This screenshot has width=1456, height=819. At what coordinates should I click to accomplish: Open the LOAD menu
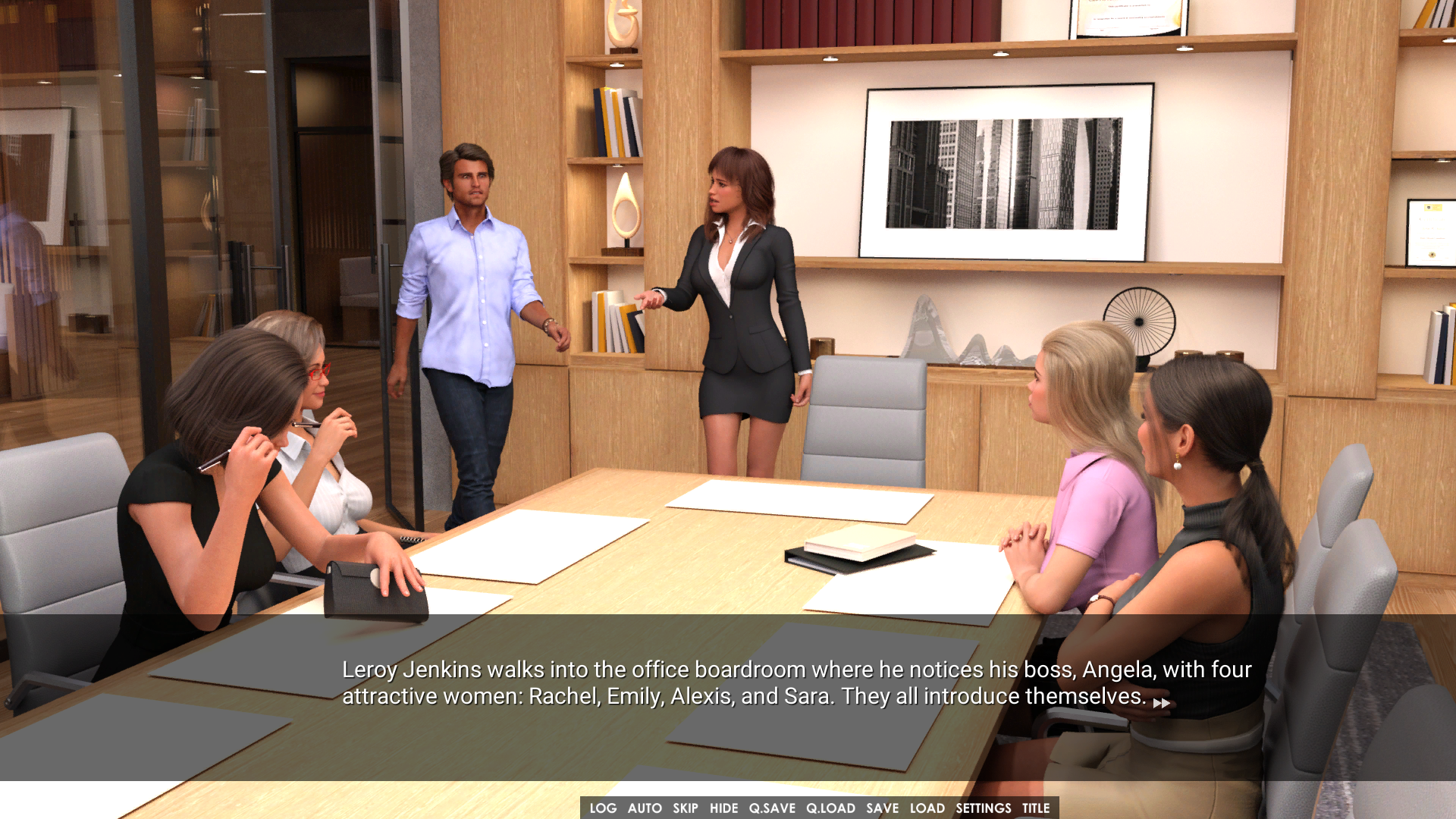(927, 808)
